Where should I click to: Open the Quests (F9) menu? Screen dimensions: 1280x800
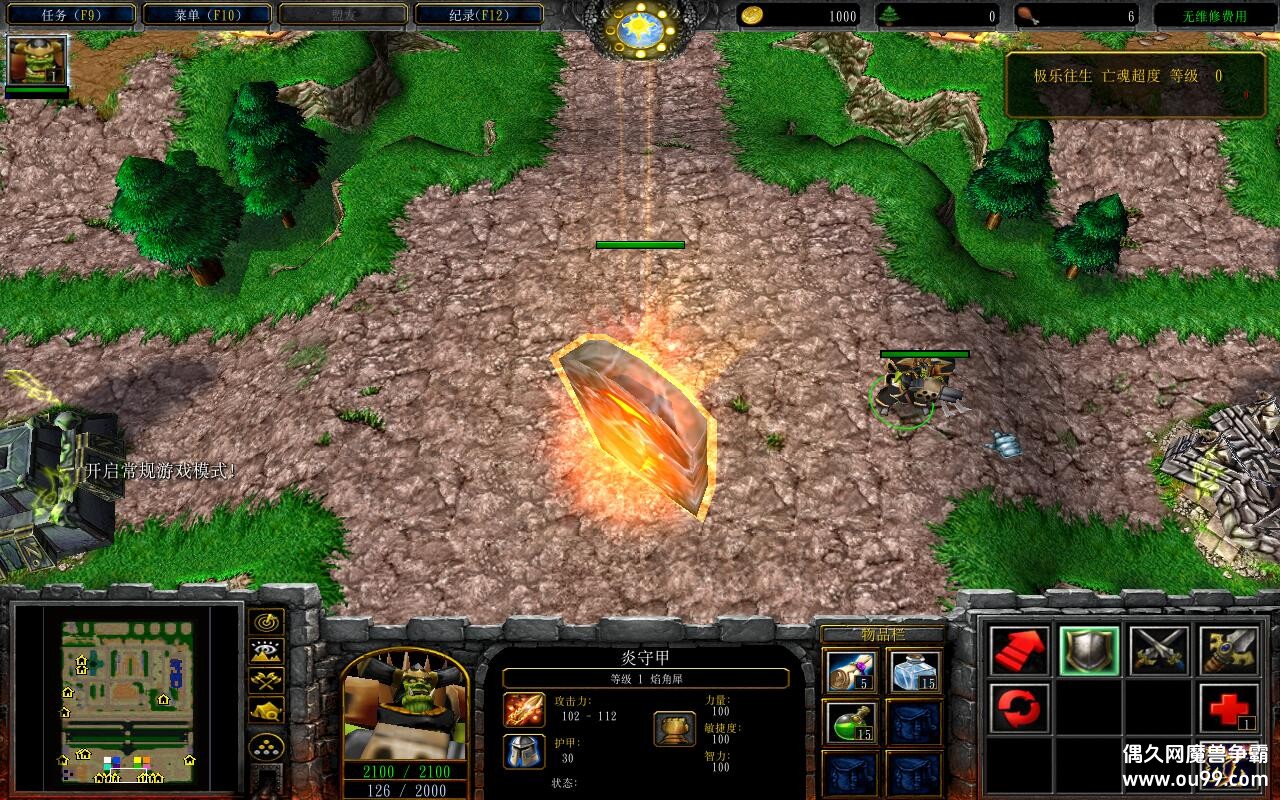pos(69,15)
